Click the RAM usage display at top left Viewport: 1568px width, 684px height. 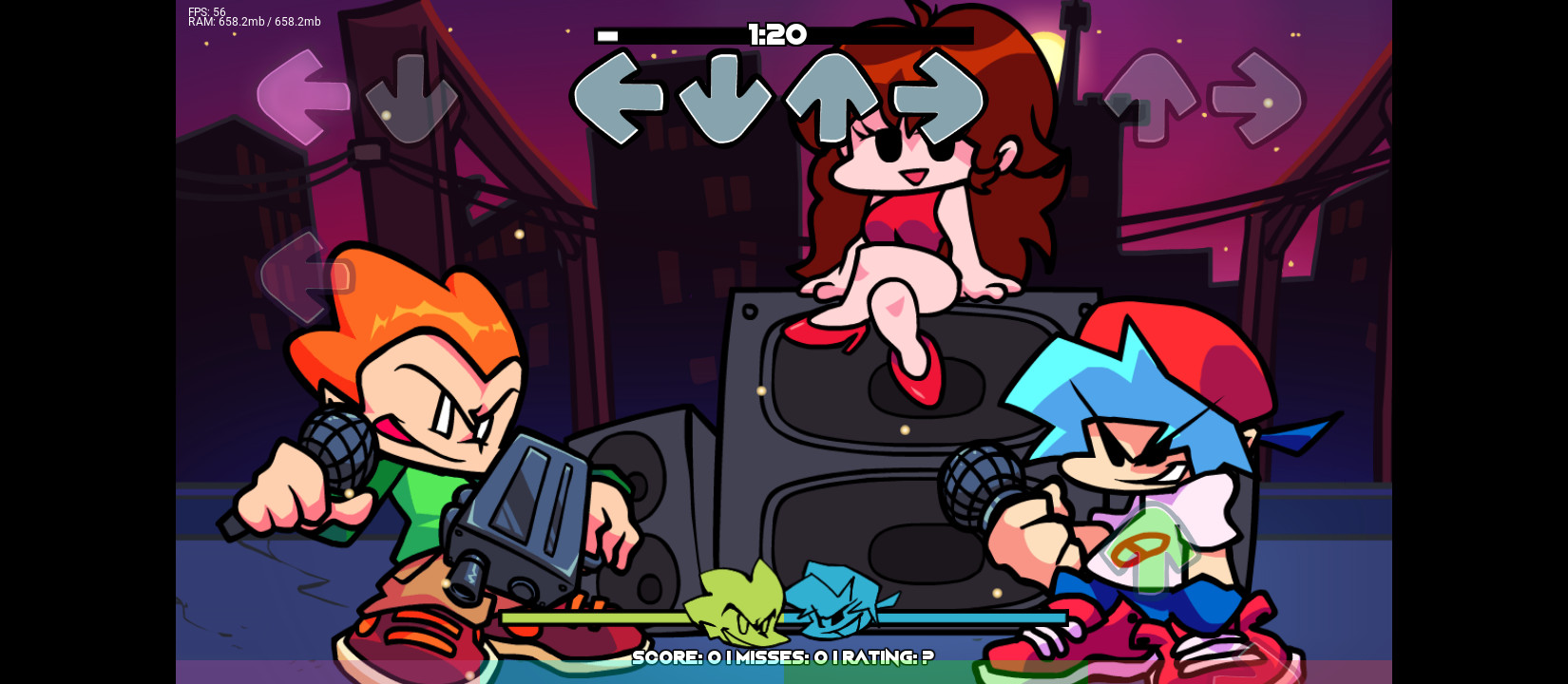(253, 21)
